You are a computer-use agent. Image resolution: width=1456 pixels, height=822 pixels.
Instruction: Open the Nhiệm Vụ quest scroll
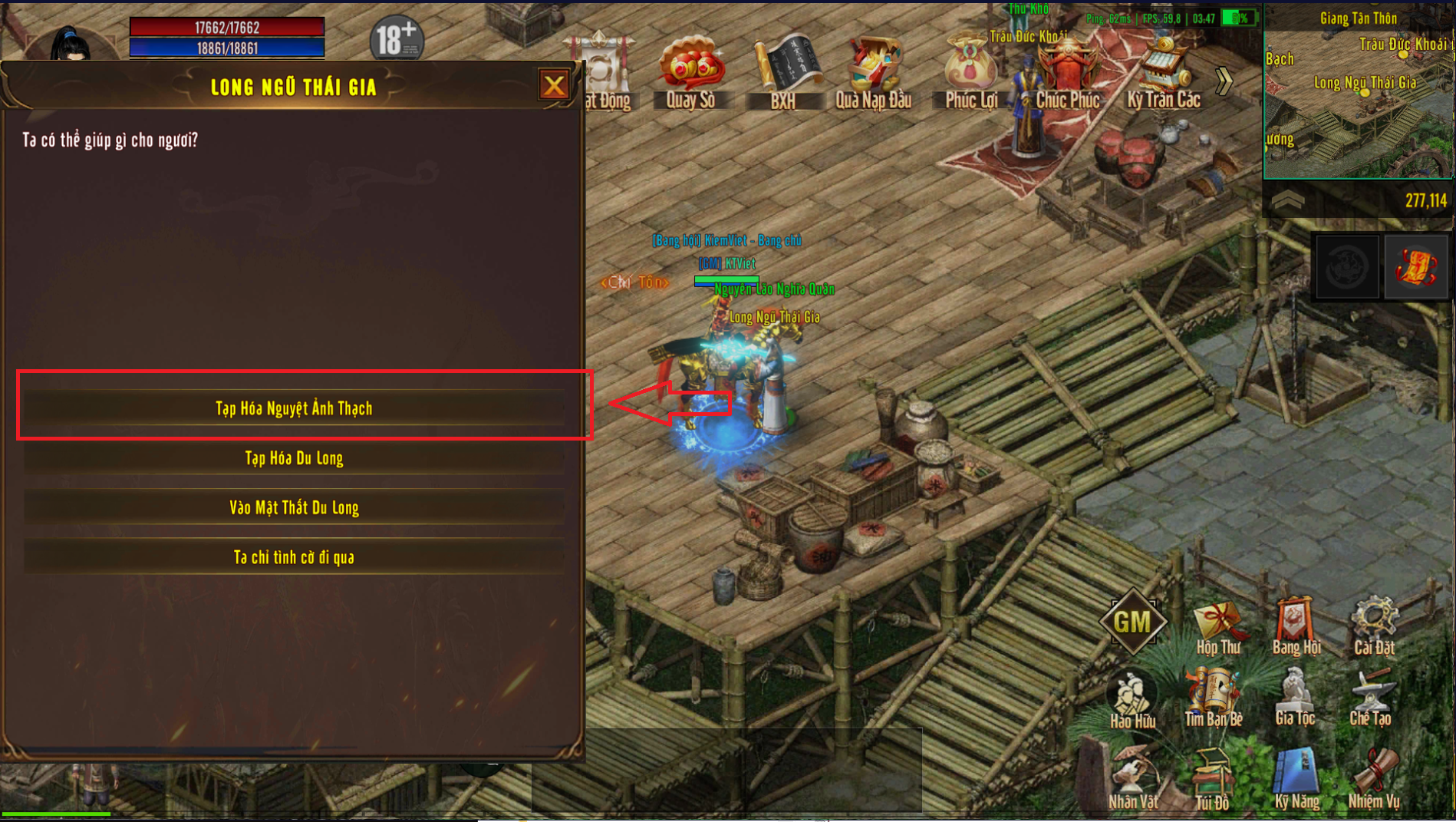pos(1374,779)
